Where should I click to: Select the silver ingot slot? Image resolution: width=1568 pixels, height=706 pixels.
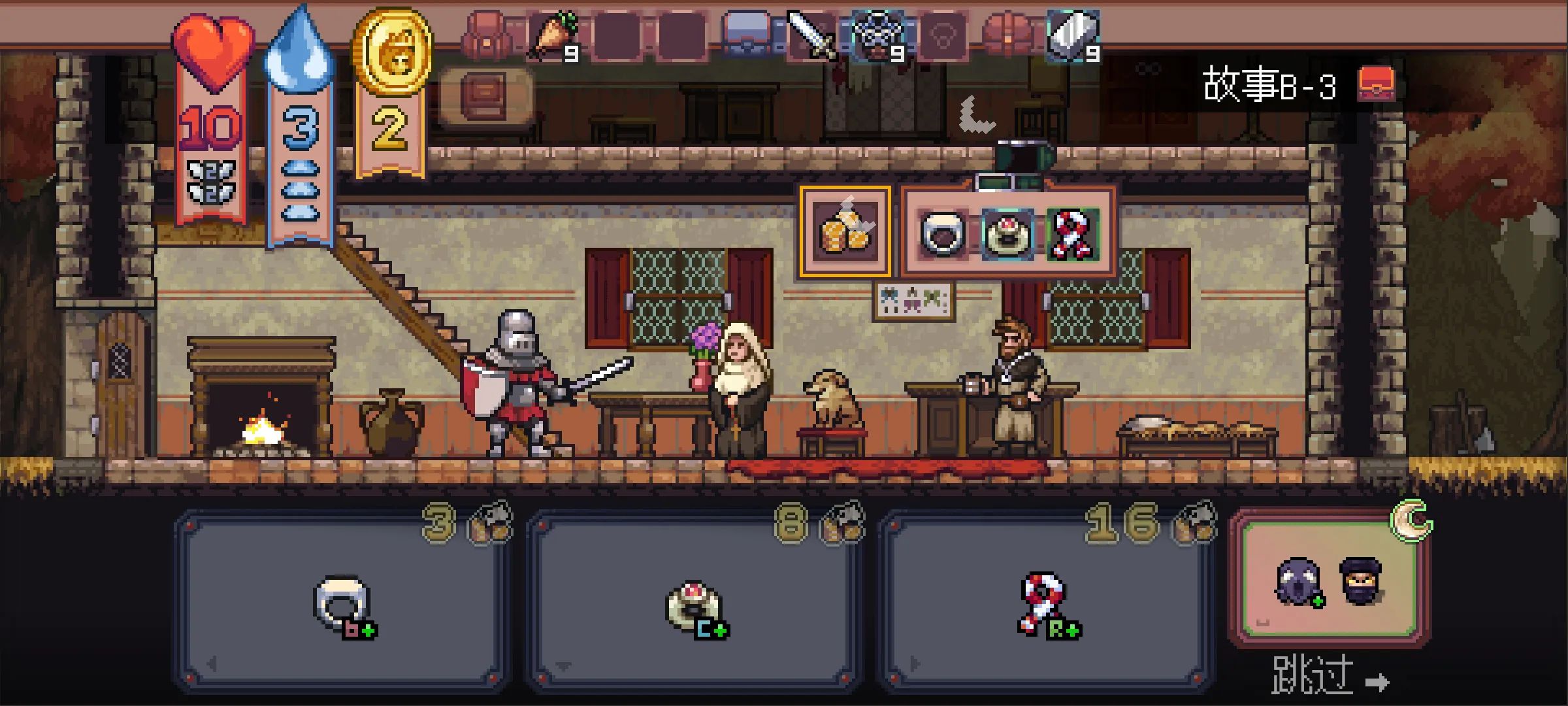tap(1073, 35)
